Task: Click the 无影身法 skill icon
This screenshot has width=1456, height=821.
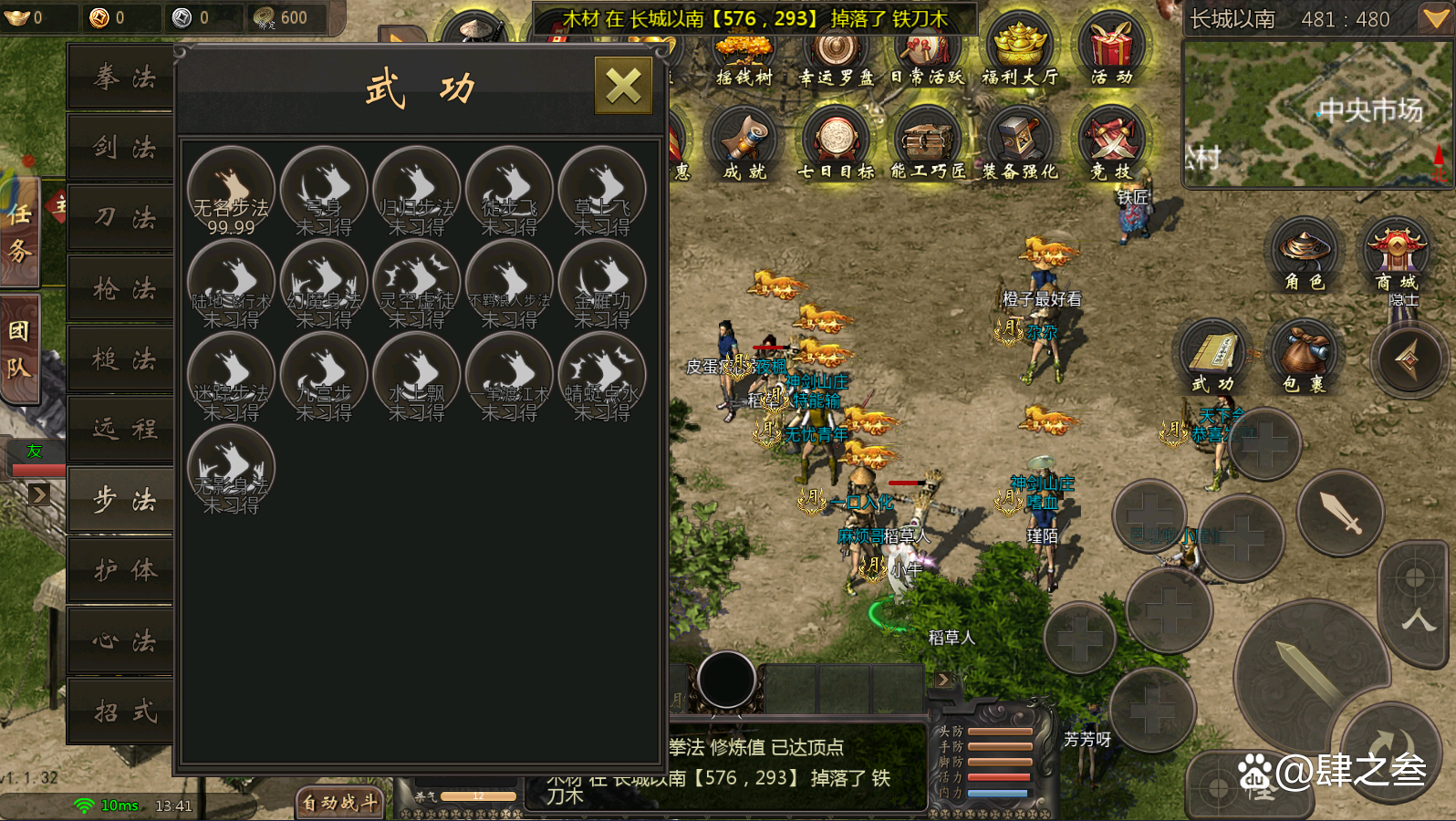Action: coord(231,469)
